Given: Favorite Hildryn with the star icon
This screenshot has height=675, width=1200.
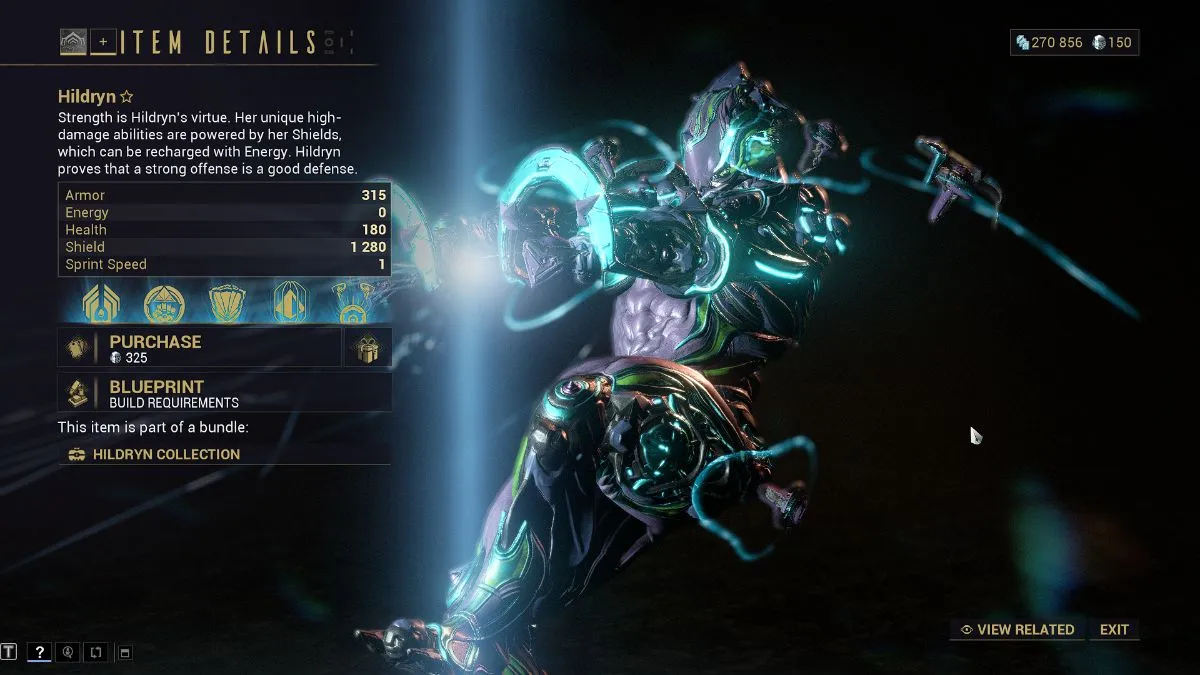Looking at the screenshot, I should [127, 97].
